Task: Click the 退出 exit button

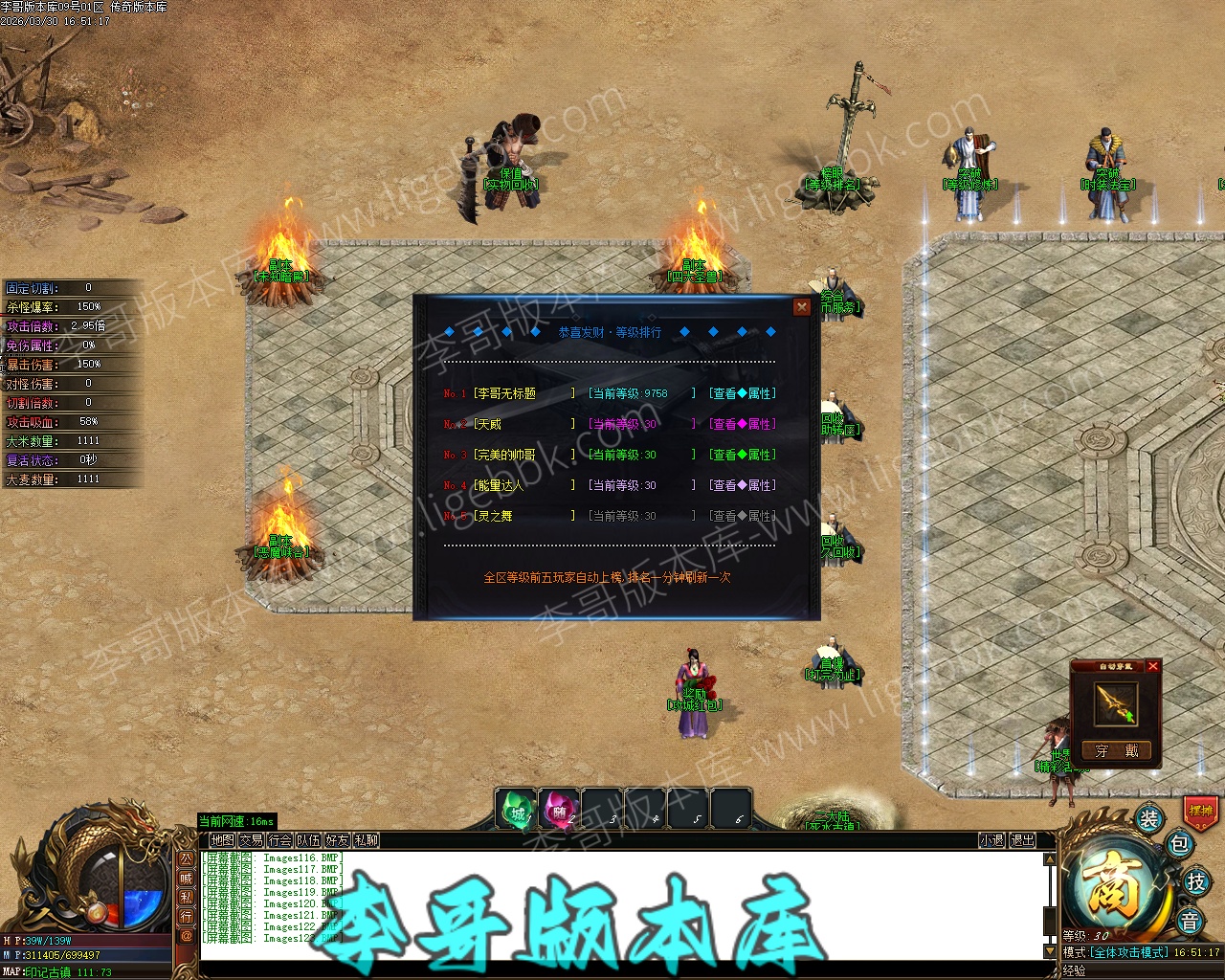Action: (x=1022, y=840)
